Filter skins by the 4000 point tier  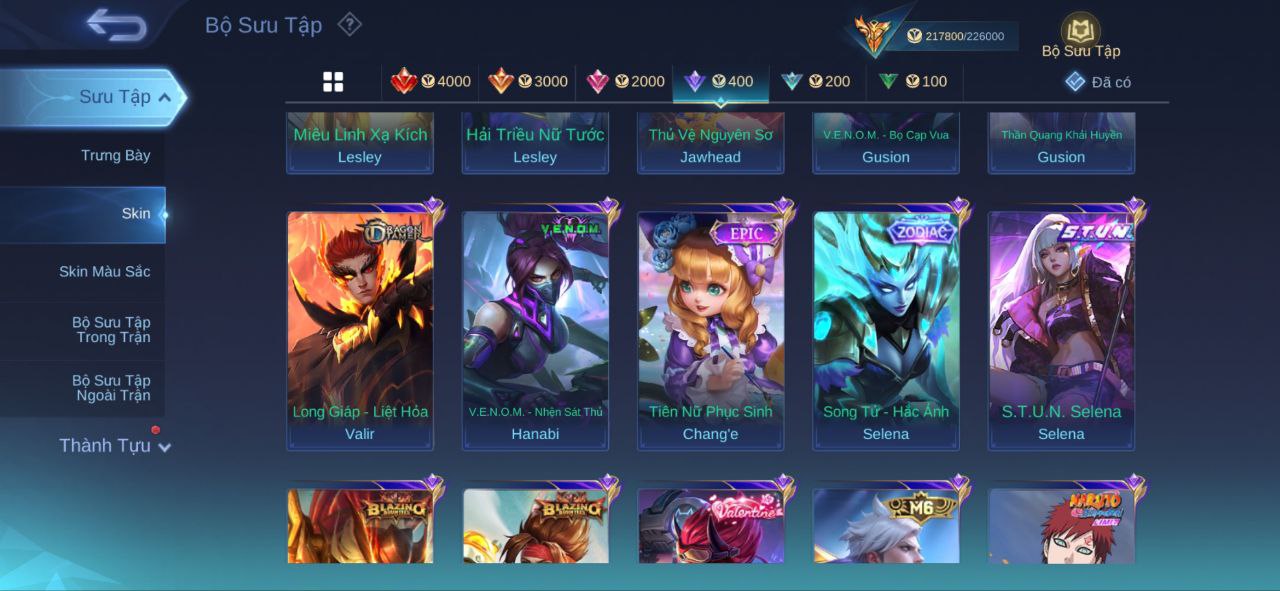431,82
